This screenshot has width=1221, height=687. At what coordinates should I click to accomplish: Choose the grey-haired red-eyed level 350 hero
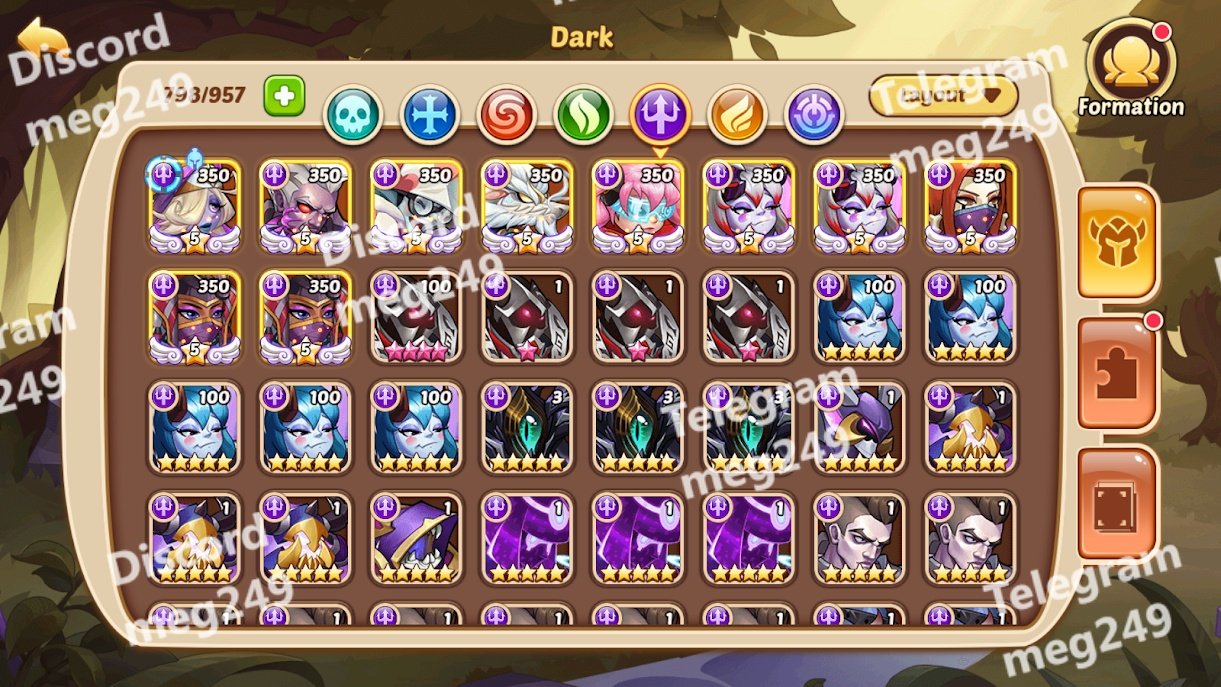305,207
